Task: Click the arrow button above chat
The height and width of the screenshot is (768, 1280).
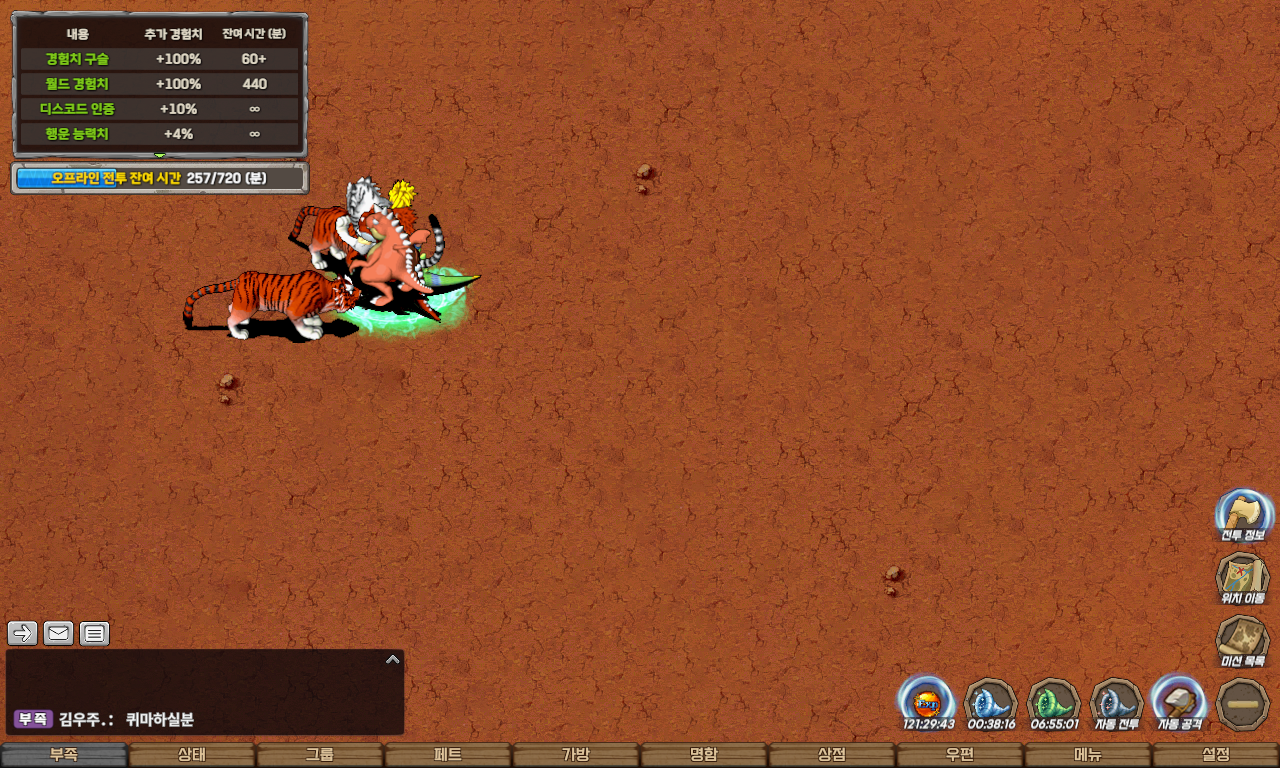Action: (23, 633)
